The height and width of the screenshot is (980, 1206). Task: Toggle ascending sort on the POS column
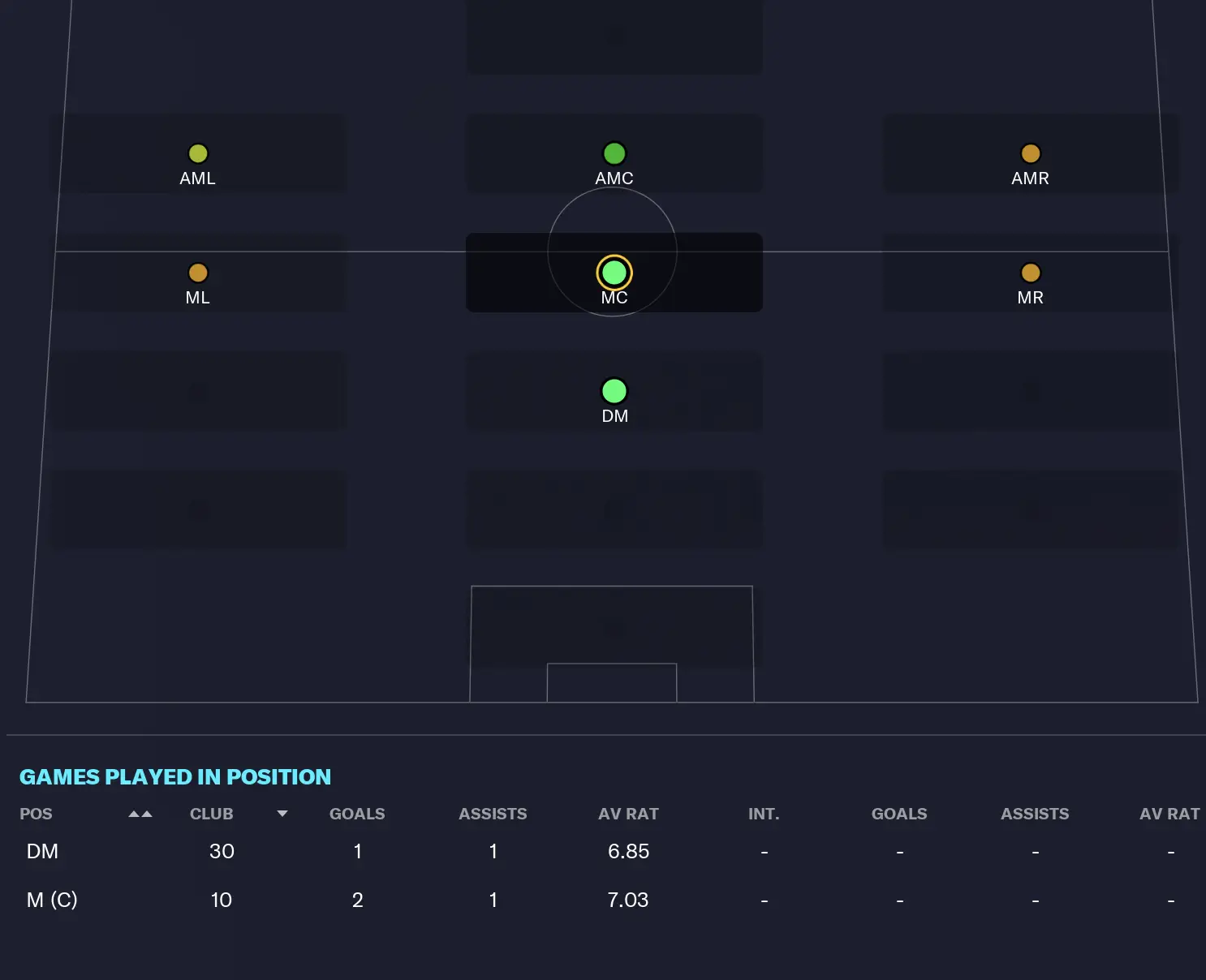pyautogui.click(x=139, y=814)
